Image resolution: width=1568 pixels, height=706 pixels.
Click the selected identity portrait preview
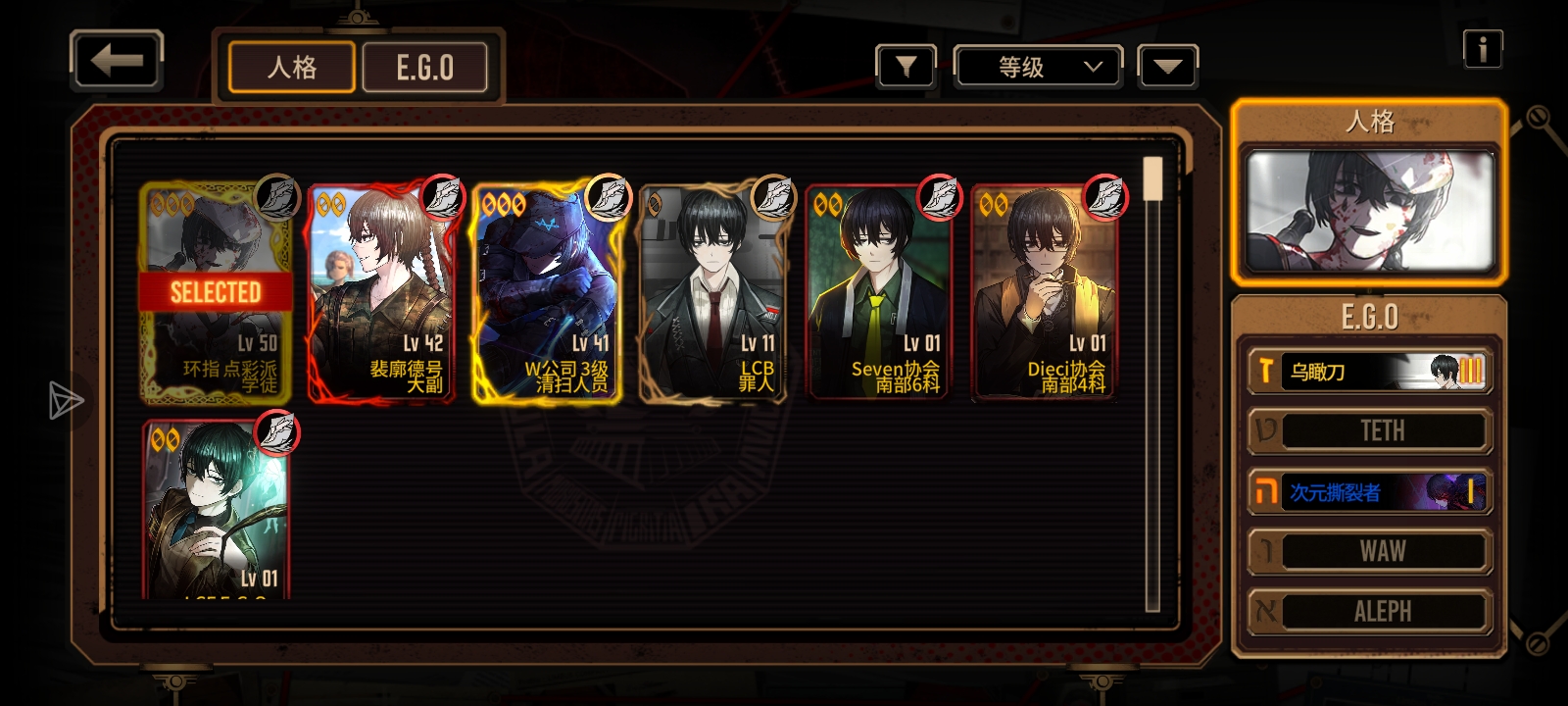(1369, 211)
